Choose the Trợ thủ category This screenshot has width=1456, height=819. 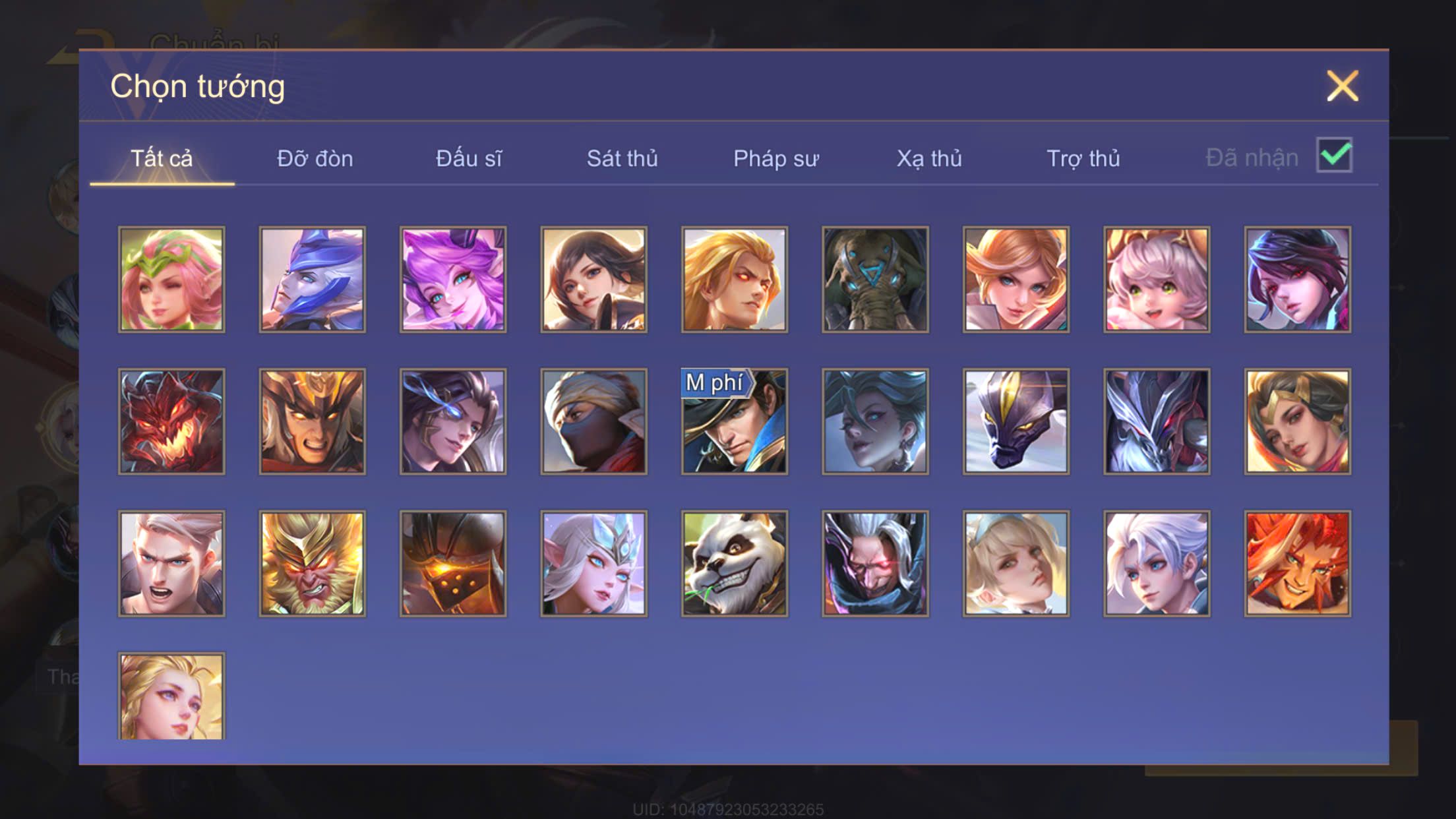(1083, 159)
